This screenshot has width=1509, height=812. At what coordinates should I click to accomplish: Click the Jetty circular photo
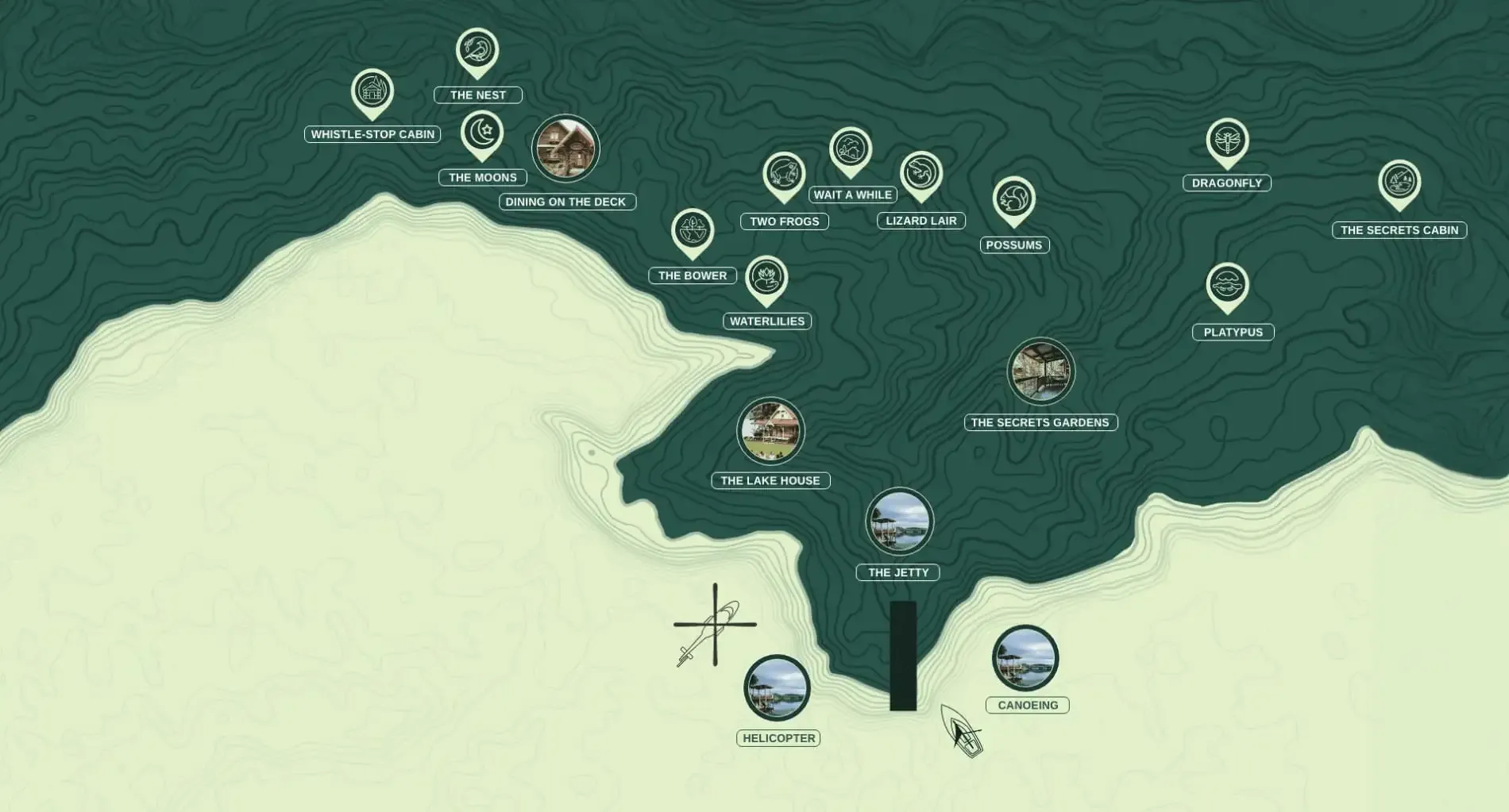[x=900, y=521]
